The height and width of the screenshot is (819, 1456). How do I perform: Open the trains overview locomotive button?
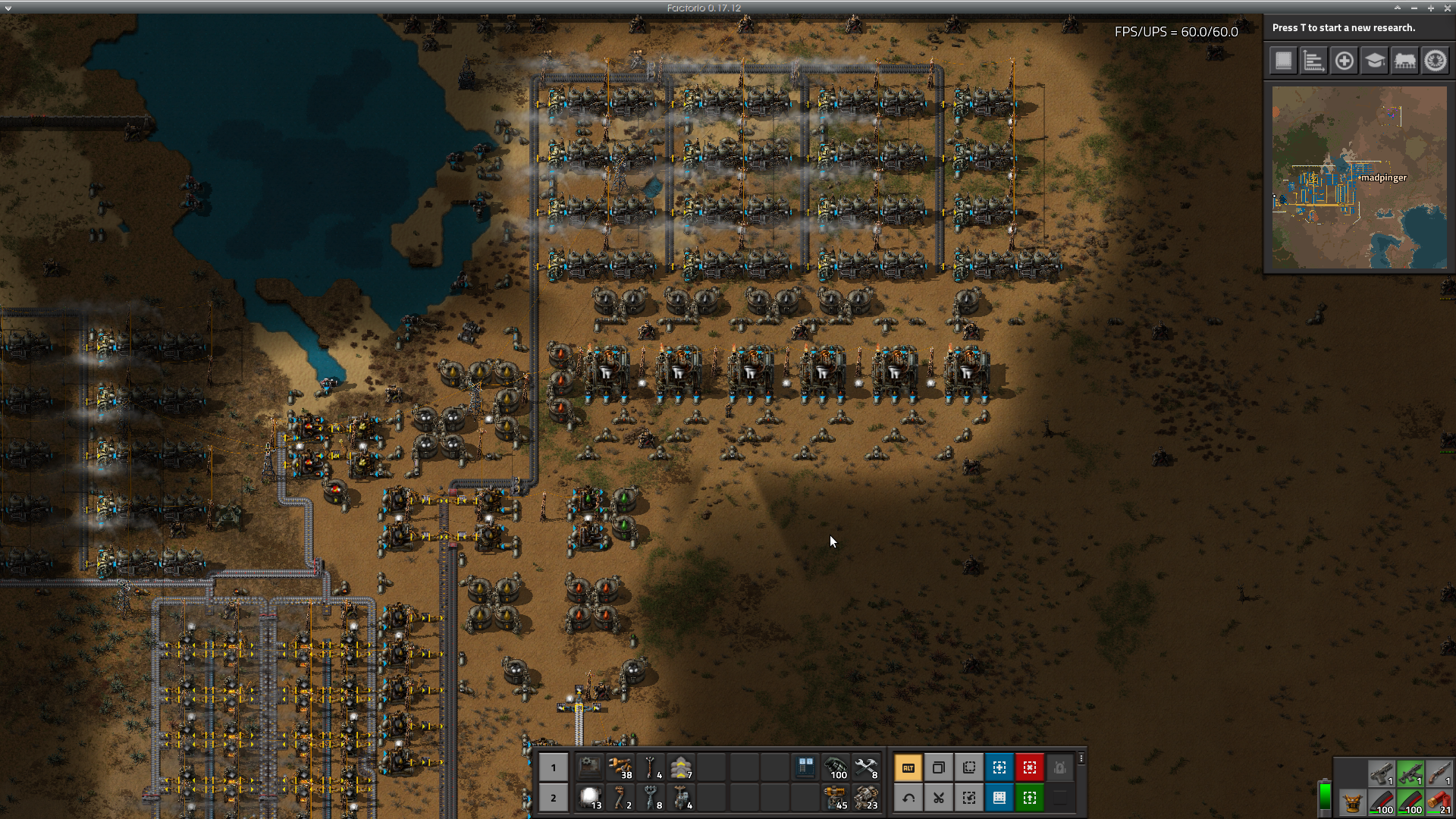pos(1404,61)
